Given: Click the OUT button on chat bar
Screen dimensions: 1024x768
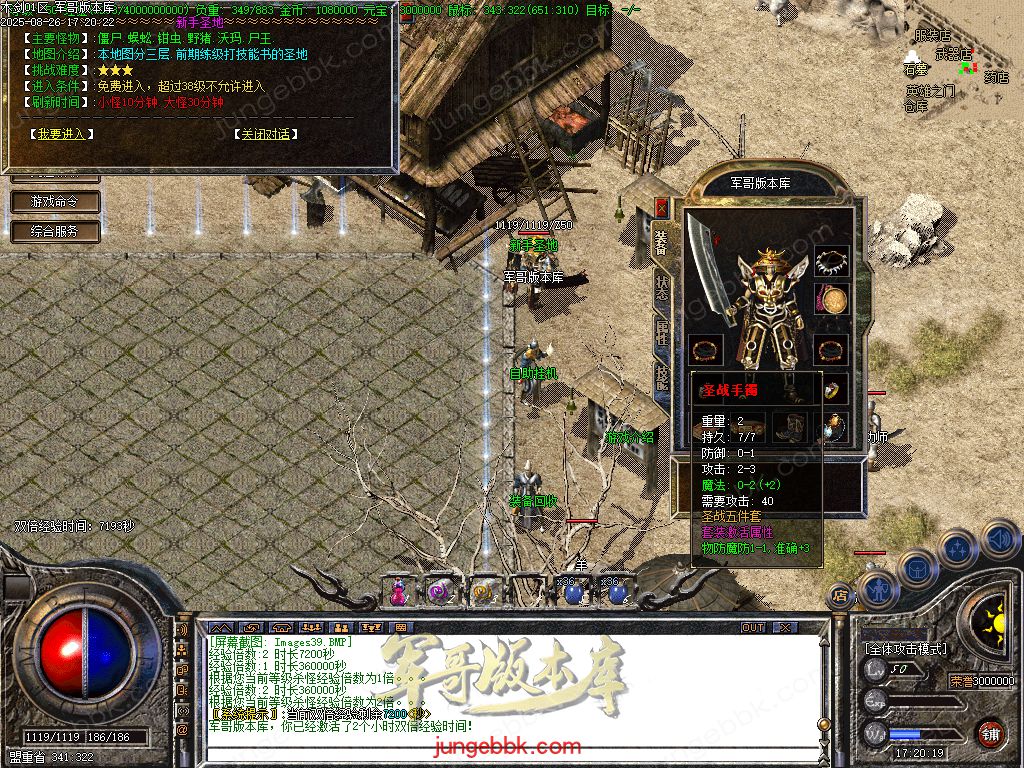Looking at the screenshot, I should pos(752,627).
